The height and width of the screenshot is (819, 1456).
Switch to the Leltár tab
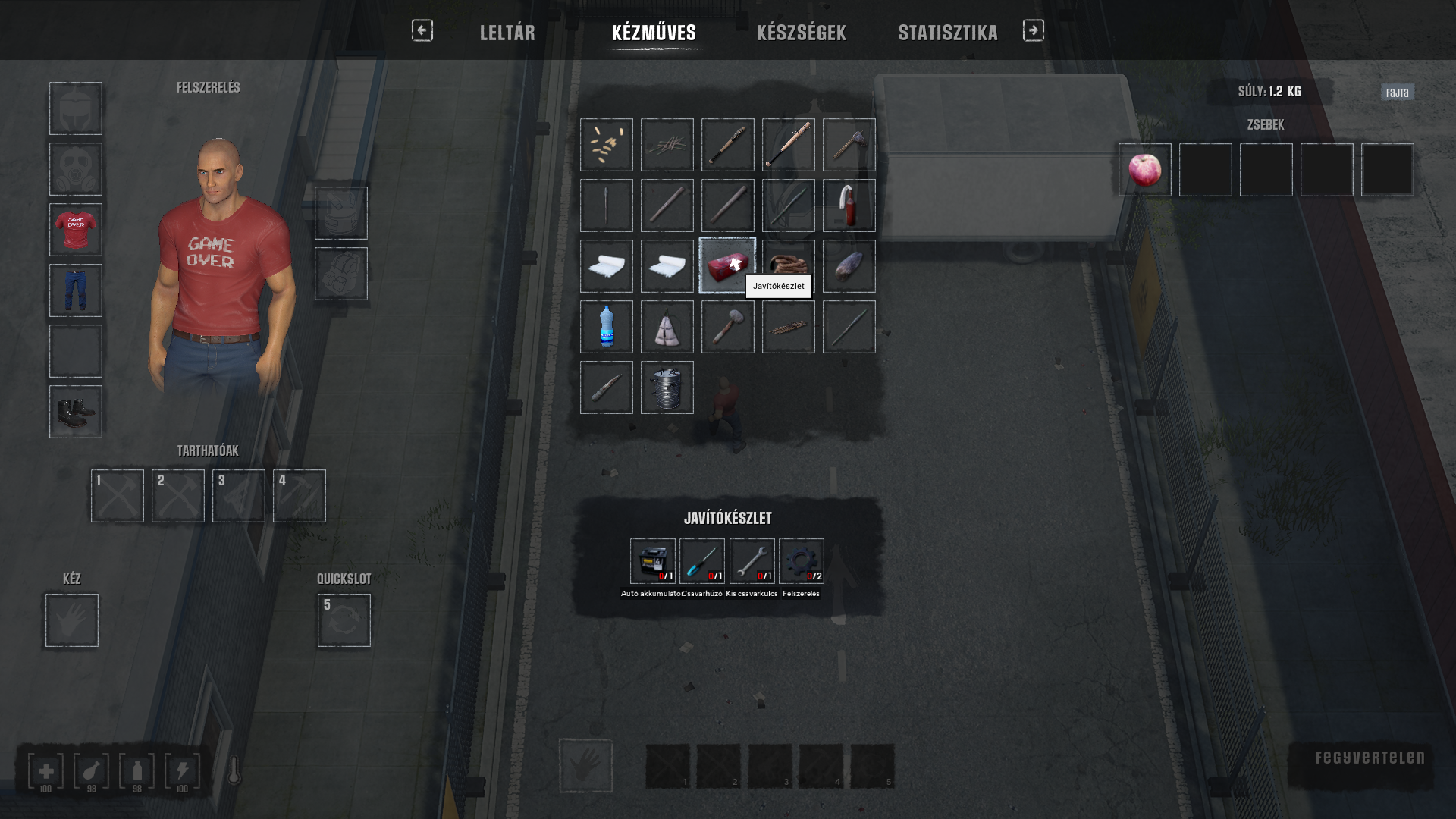click(x=507, y=33)
